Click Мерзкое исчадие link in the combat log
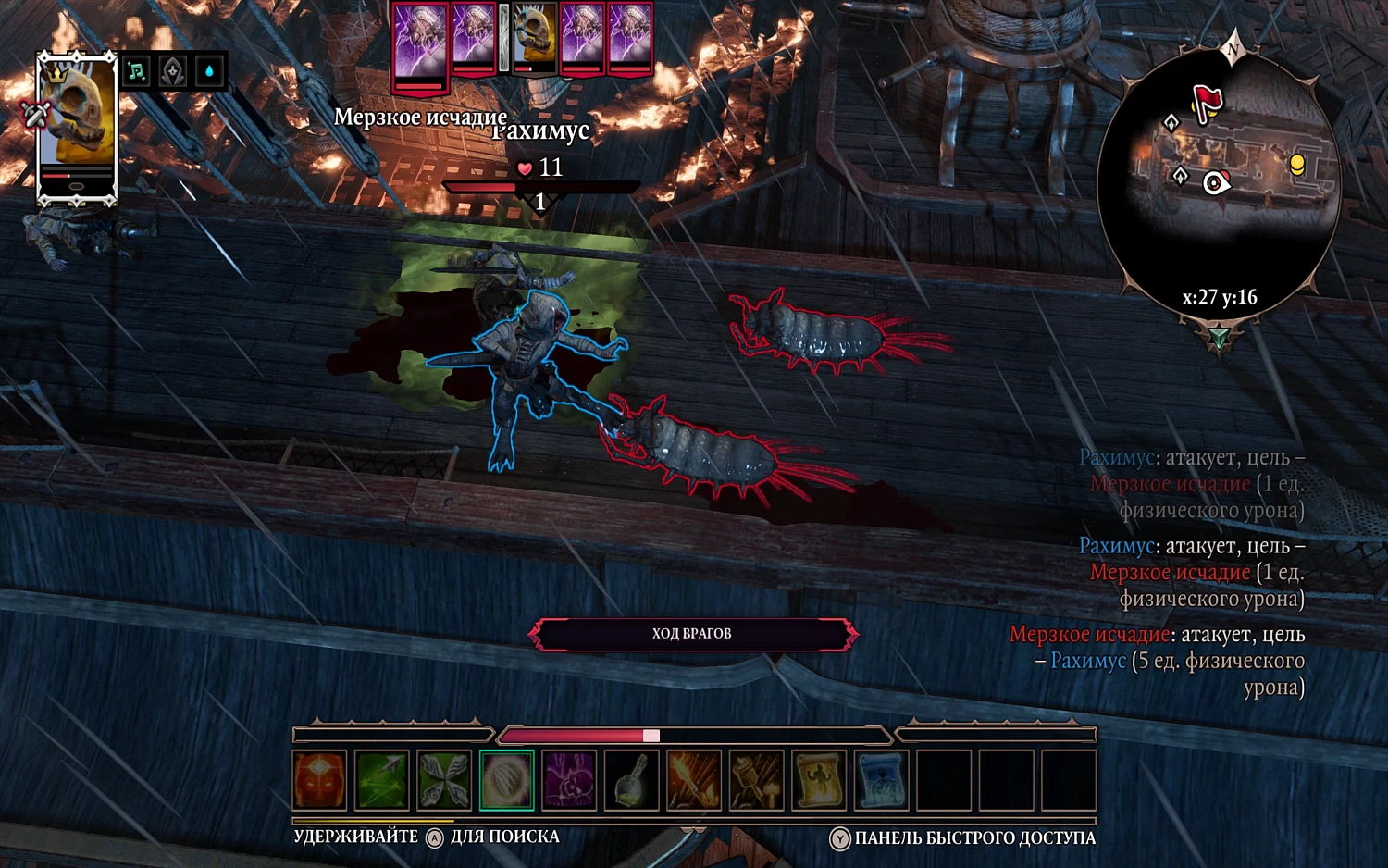Screen dimensions: 1388x868 pos(1169,572)
